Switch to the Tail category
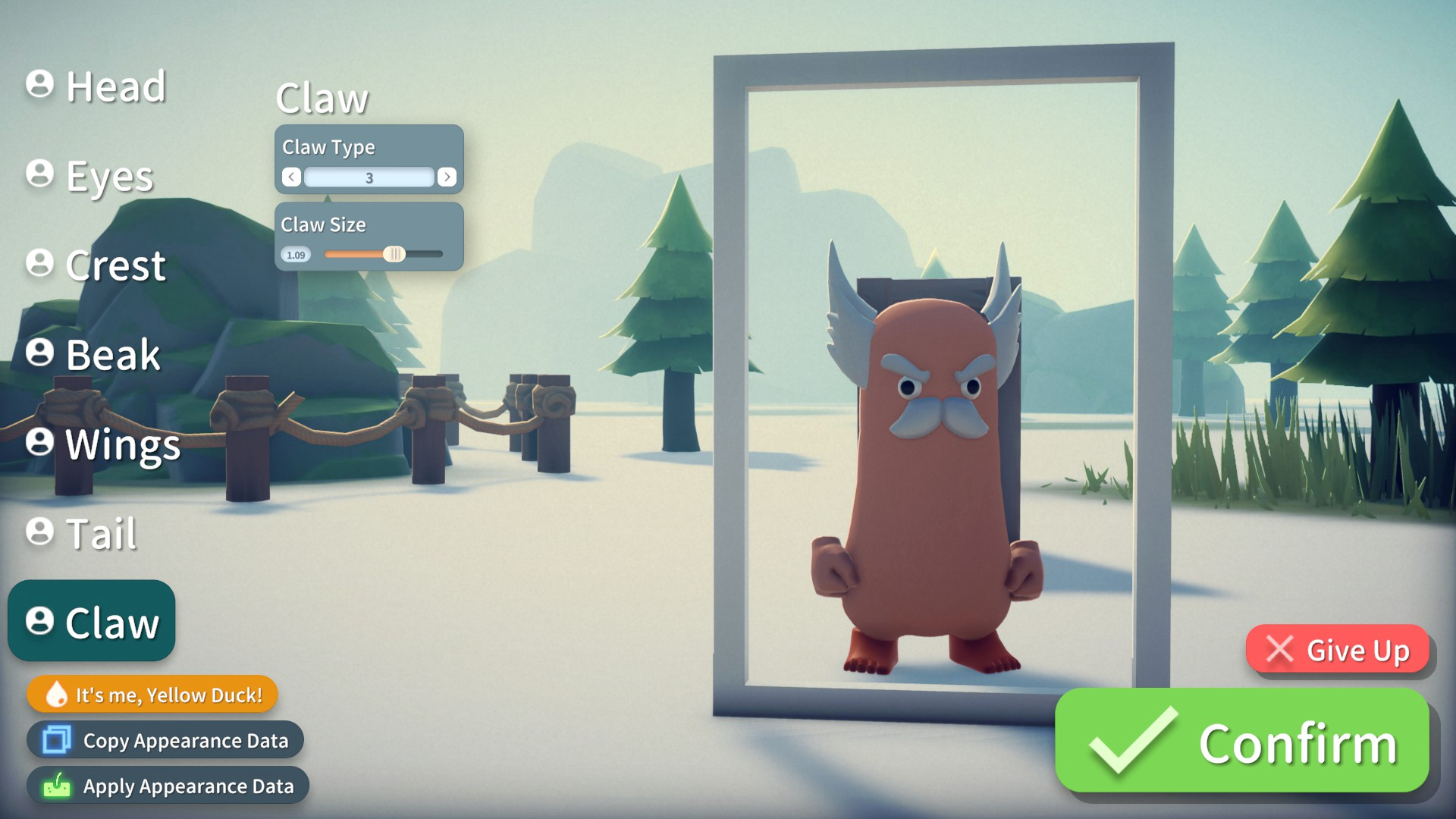Viewport: 1456px width, 819px height. (82, 533)
